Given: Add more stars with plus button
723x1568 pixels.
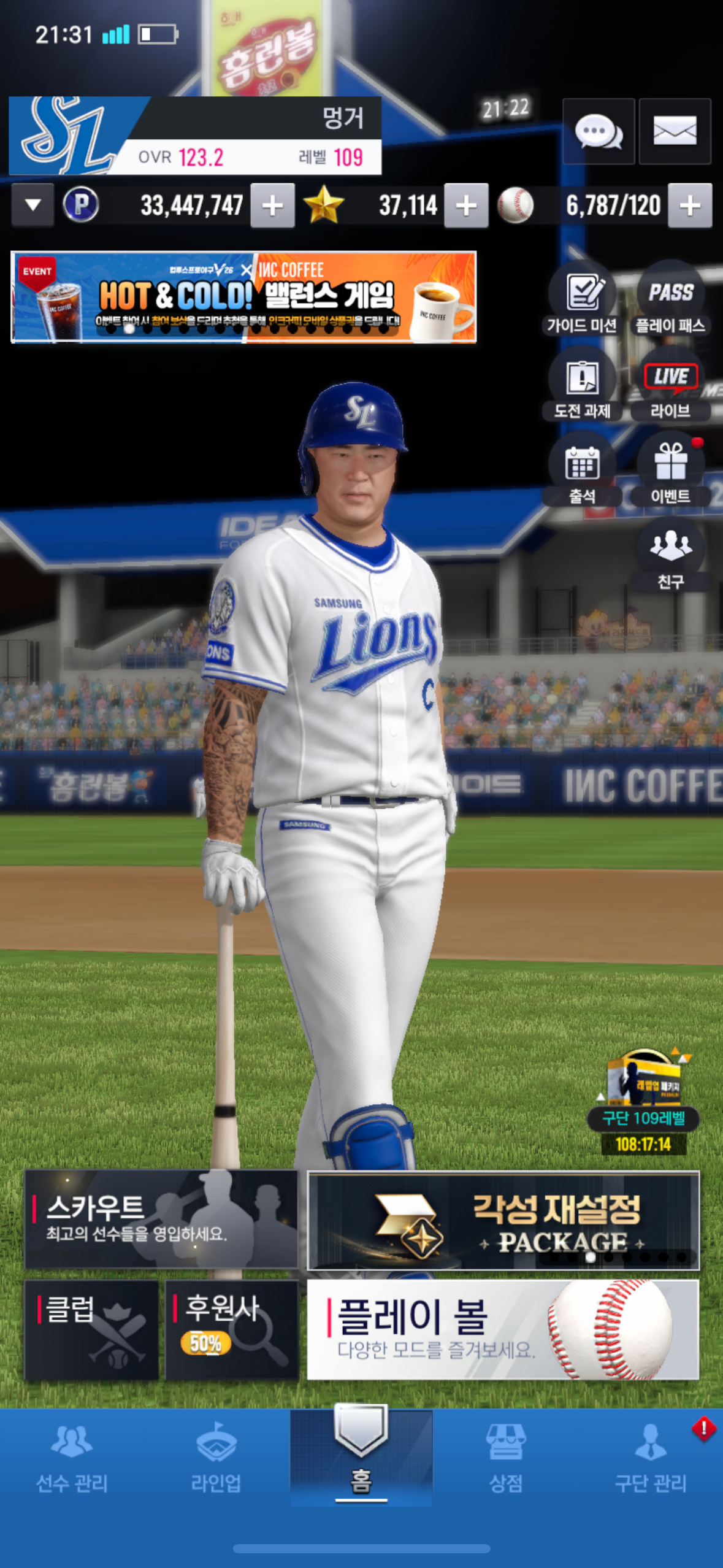Looking at the screenshot, I should tap(466, 206).
